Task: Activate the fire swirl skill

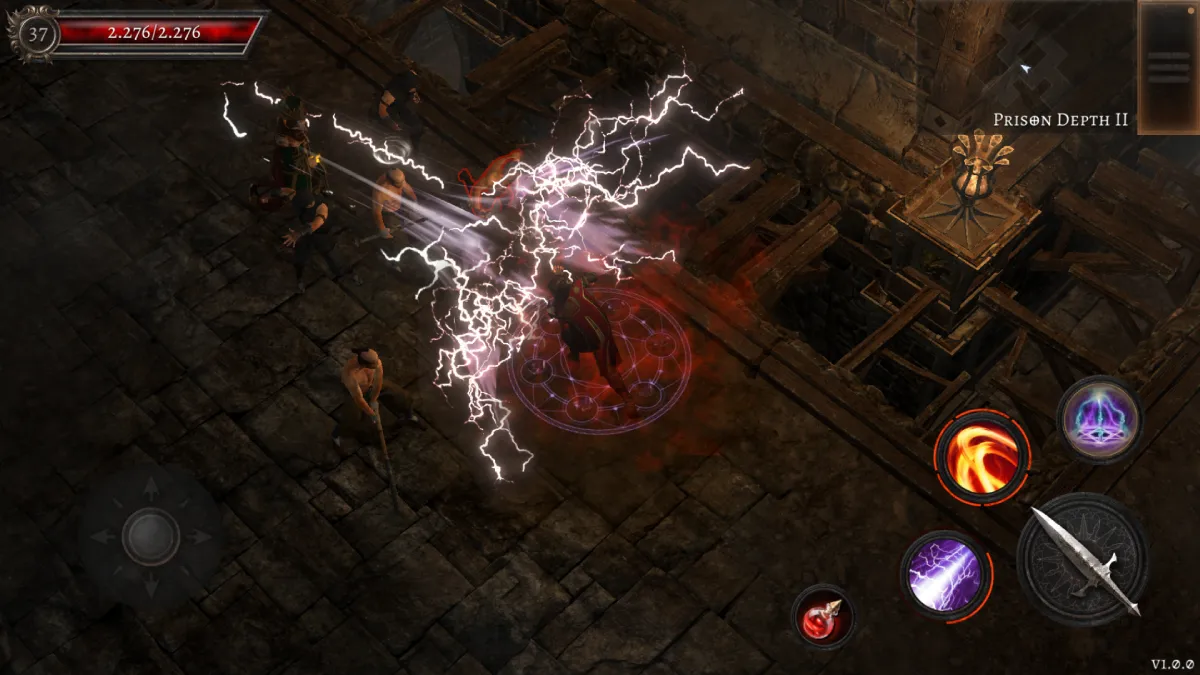Action: [981, 457]
